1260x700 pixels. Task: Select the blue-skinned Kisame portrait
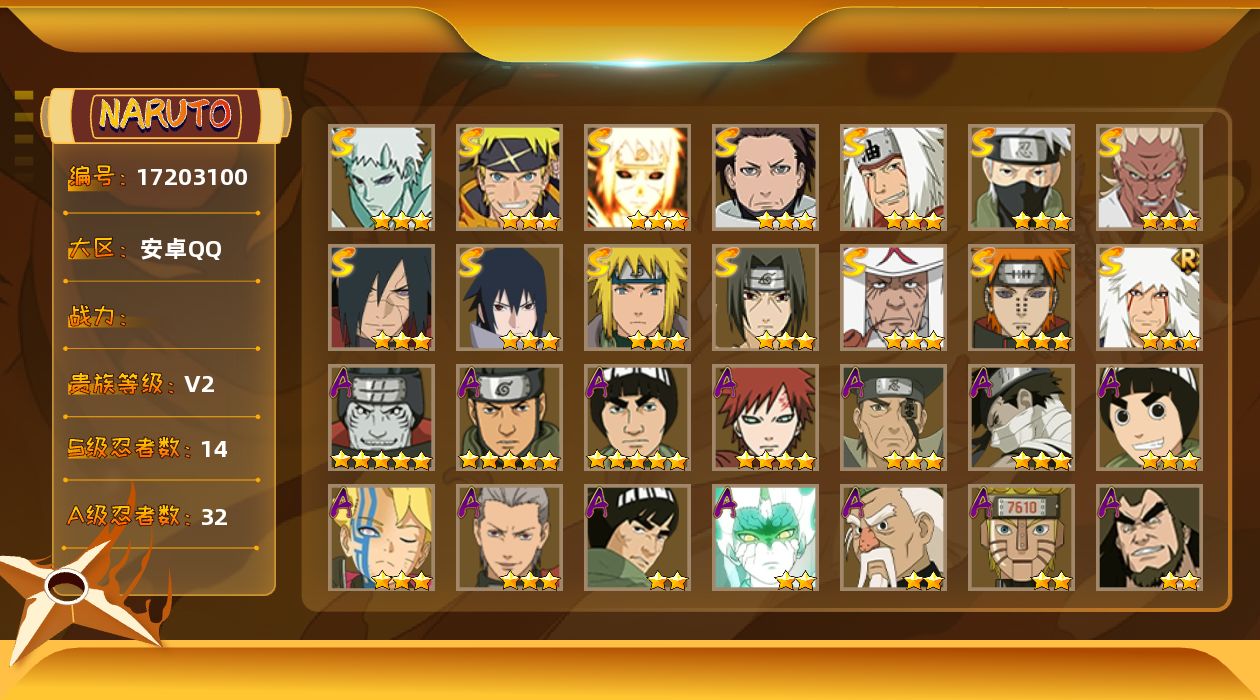tap(381, 418)
